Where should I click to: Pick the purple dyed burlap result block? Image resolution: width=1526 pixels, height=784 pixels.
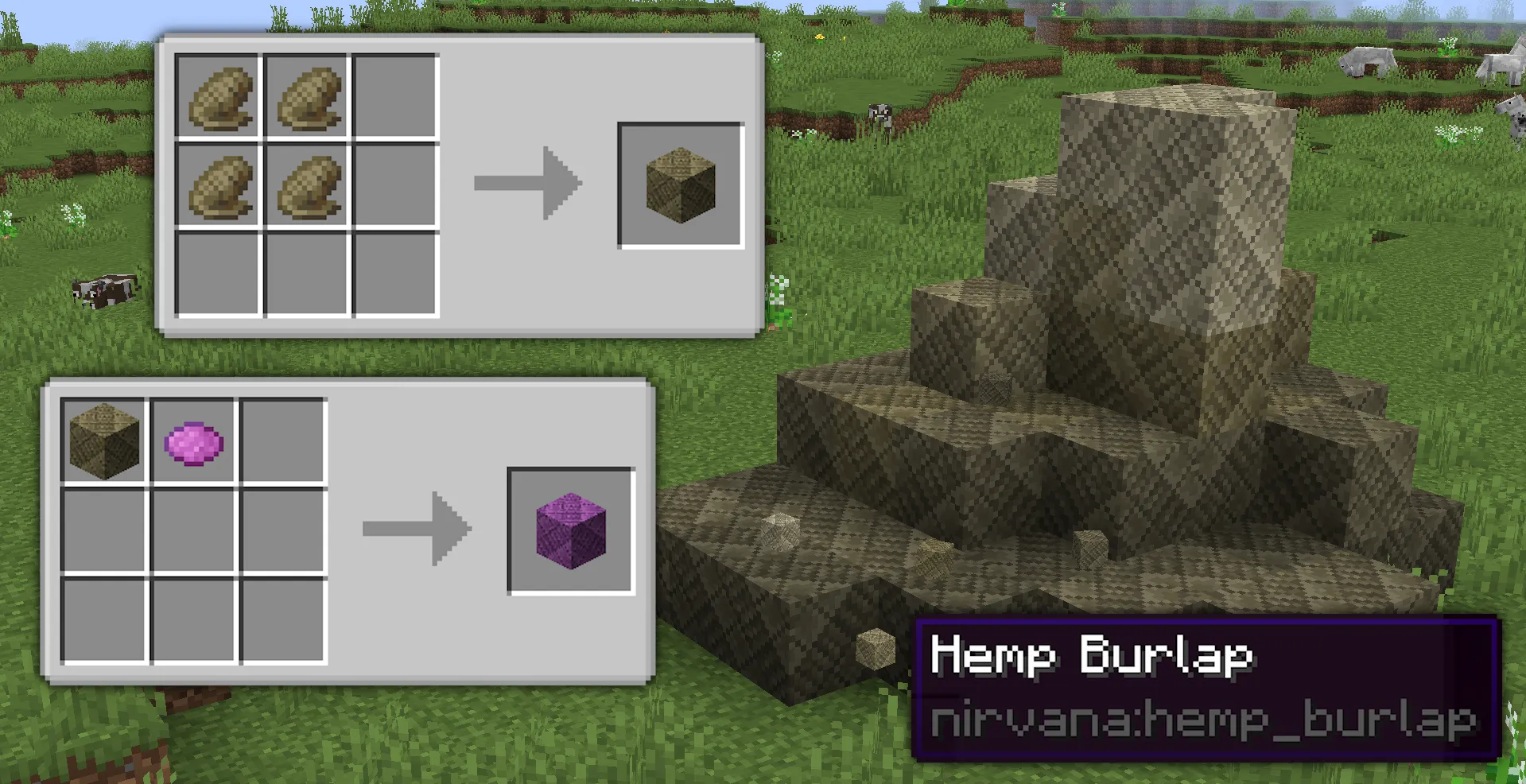(x=571, y=531)
